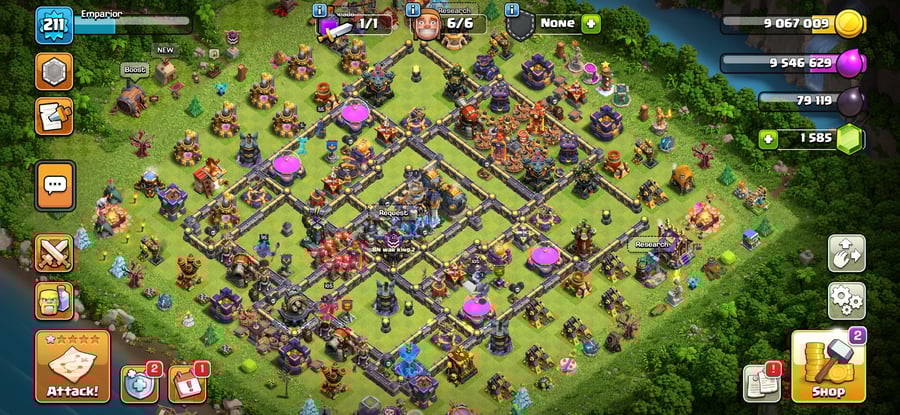Open the gears Settings button
Viewport: 900px width, 415px height.
[x=846, y=300]
